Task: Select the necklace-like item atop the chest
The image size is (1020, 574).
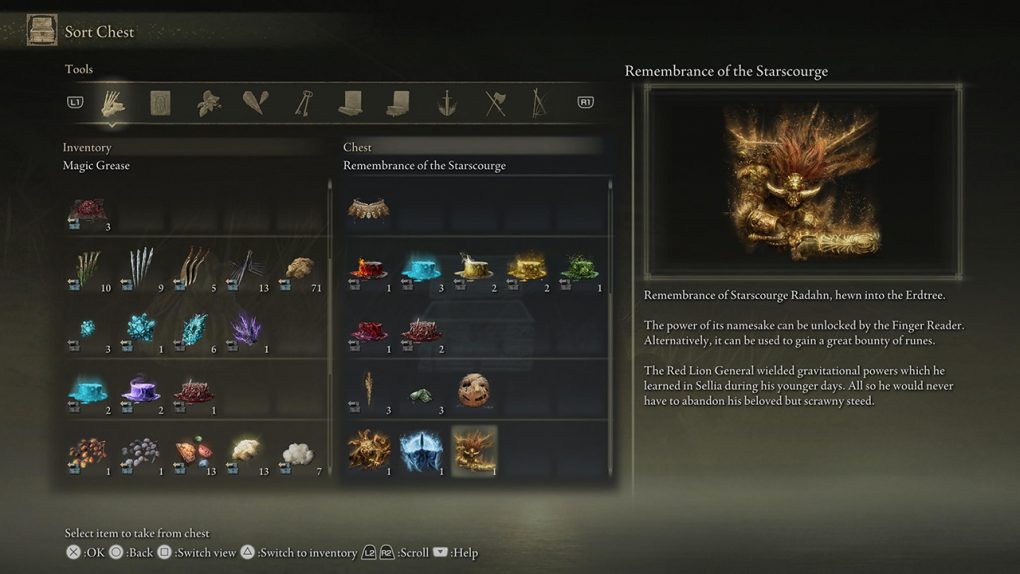Action: [x=368, y=209]
